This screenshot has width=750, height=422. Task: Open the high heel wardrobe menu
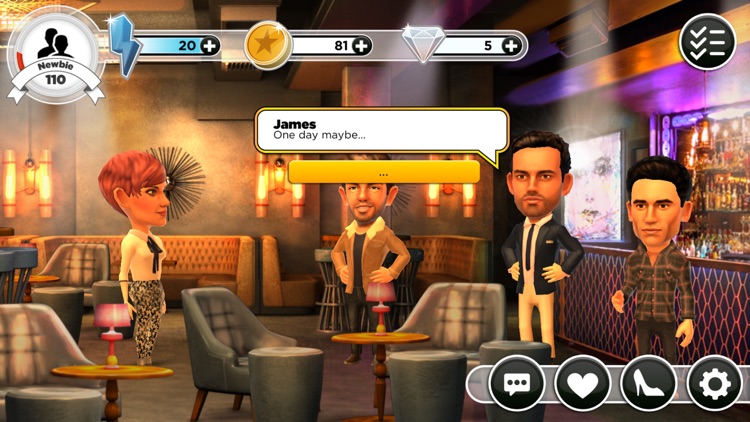click(x=649, y=383)
